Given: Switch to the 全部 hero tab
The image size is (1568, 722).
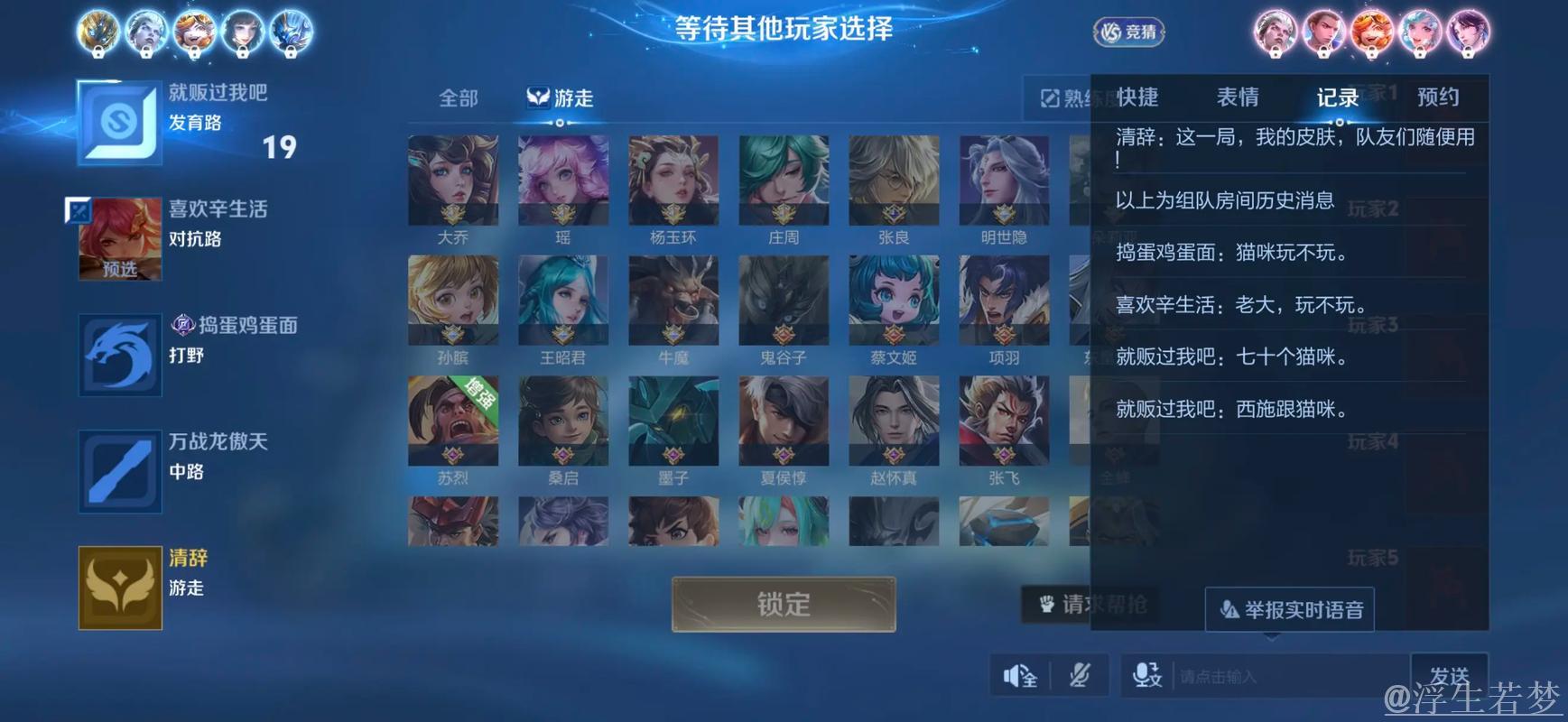Looking at the screenshot, I should (459, 98).
